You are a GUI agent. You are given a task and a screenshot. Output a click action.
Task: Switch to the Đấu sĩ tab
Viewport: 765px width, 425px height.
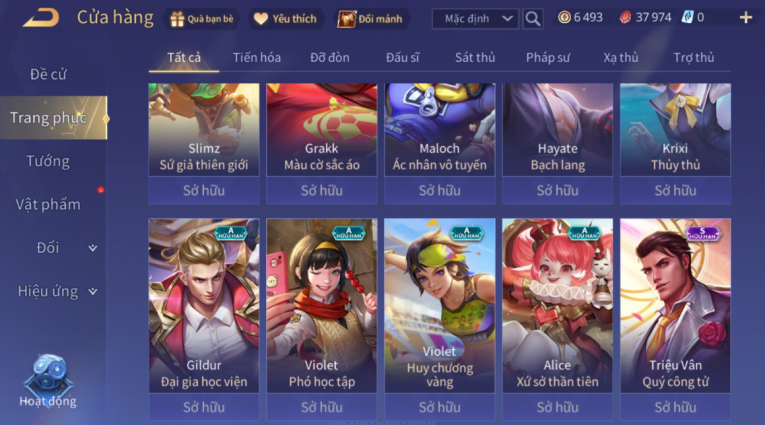(x=404, y=57)
